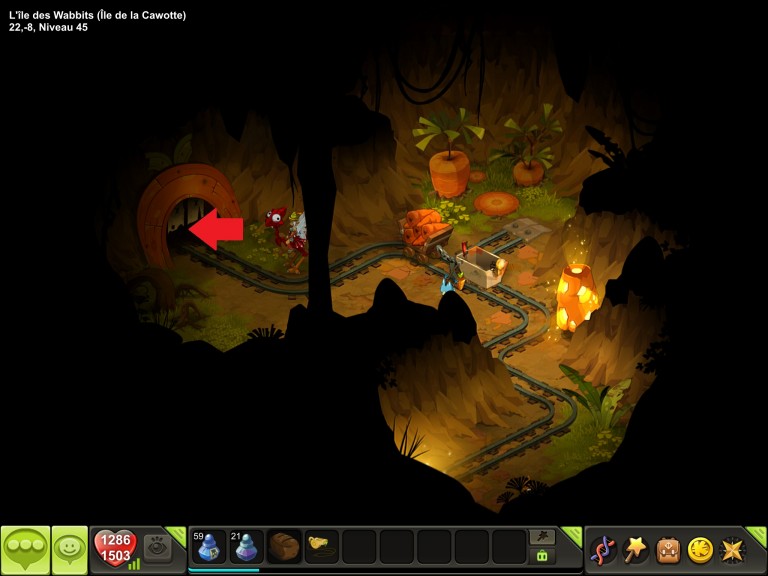Open the gold coin shop menu
This screenshot has width=768, height=576.
click(700, 549)
